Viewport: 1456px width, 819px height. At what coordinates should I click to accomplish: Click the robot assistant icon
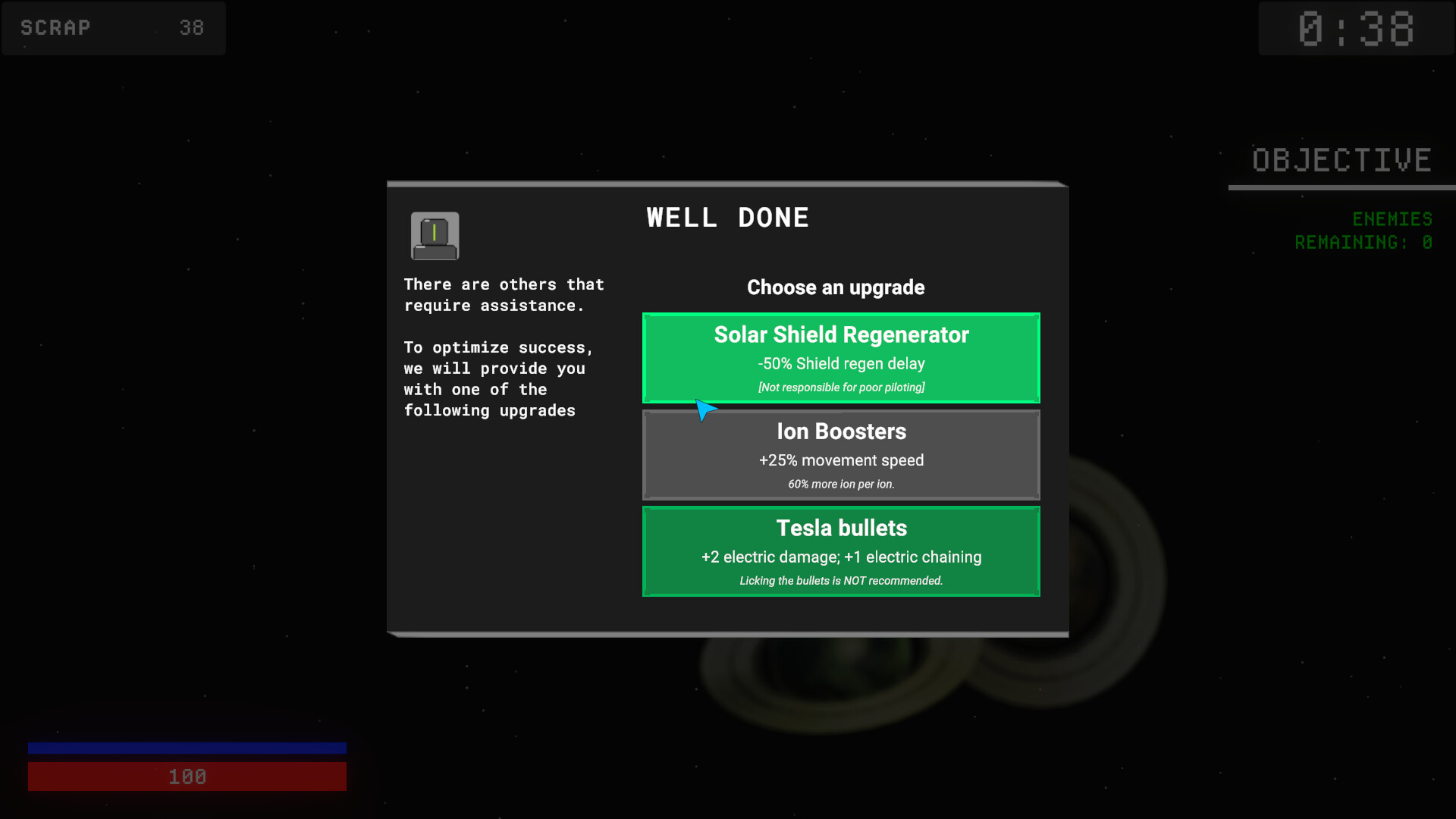pos(435,236)
